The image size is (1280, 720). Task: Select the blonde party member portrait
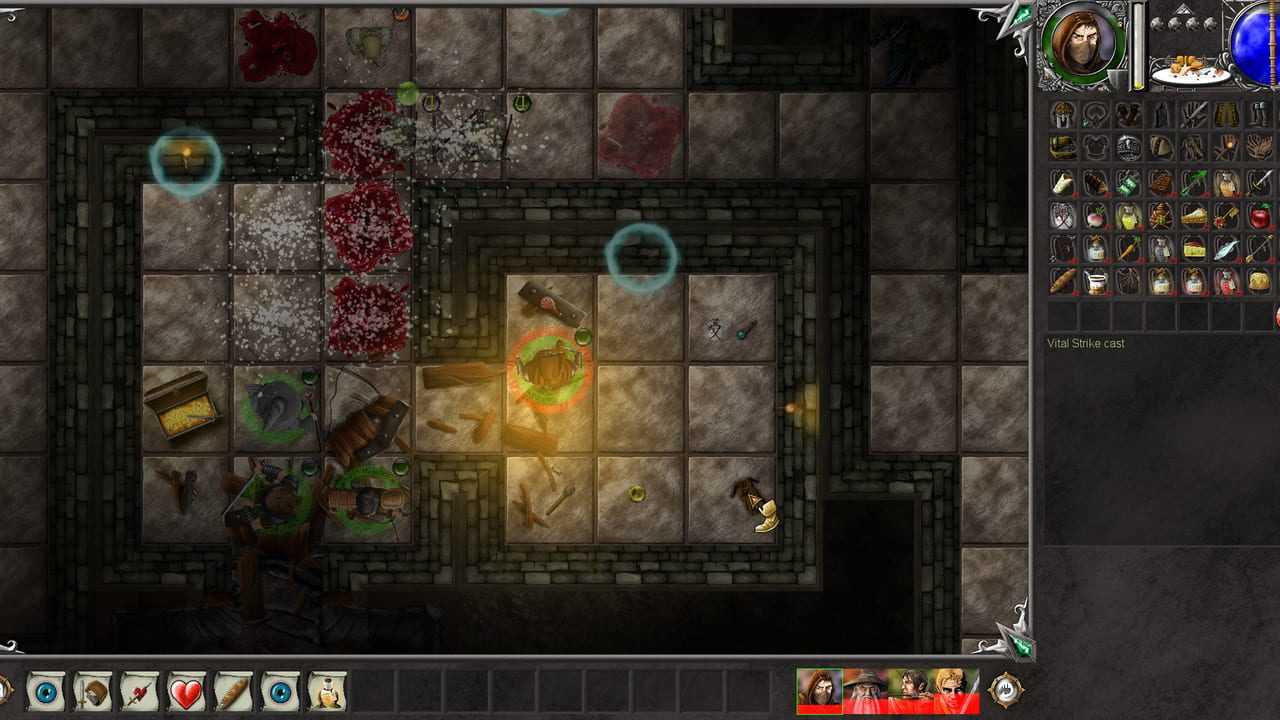[957, 691]
